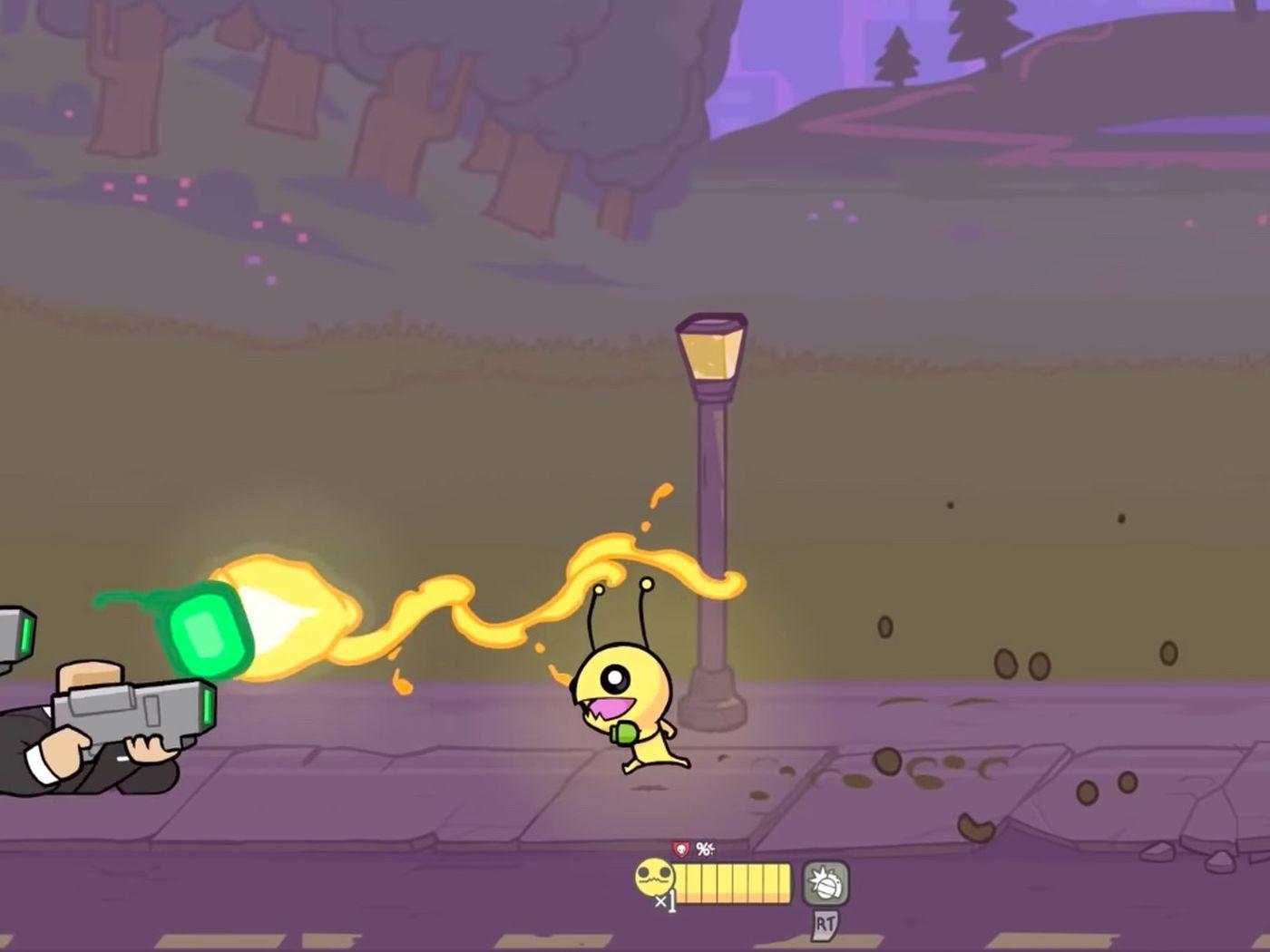Click the red skull shield status icon
1270x952 pixels.
tap(681, 850)
